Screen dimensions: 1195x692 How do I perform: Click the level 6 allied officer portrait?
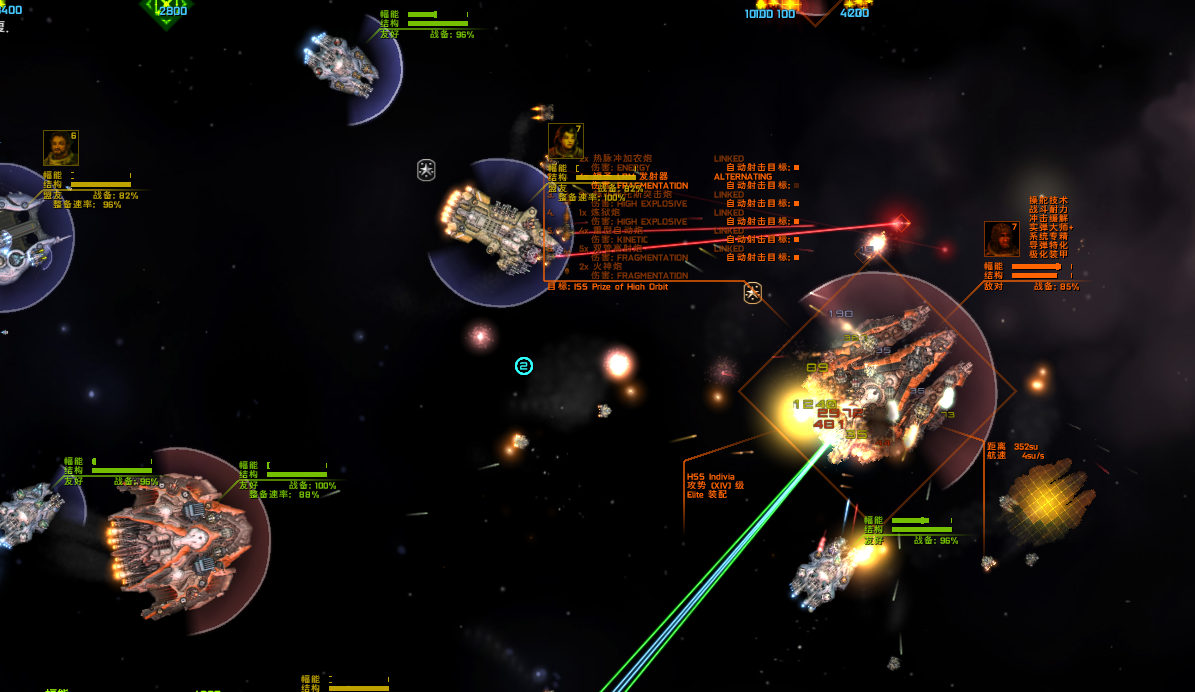tap(60, 148)
